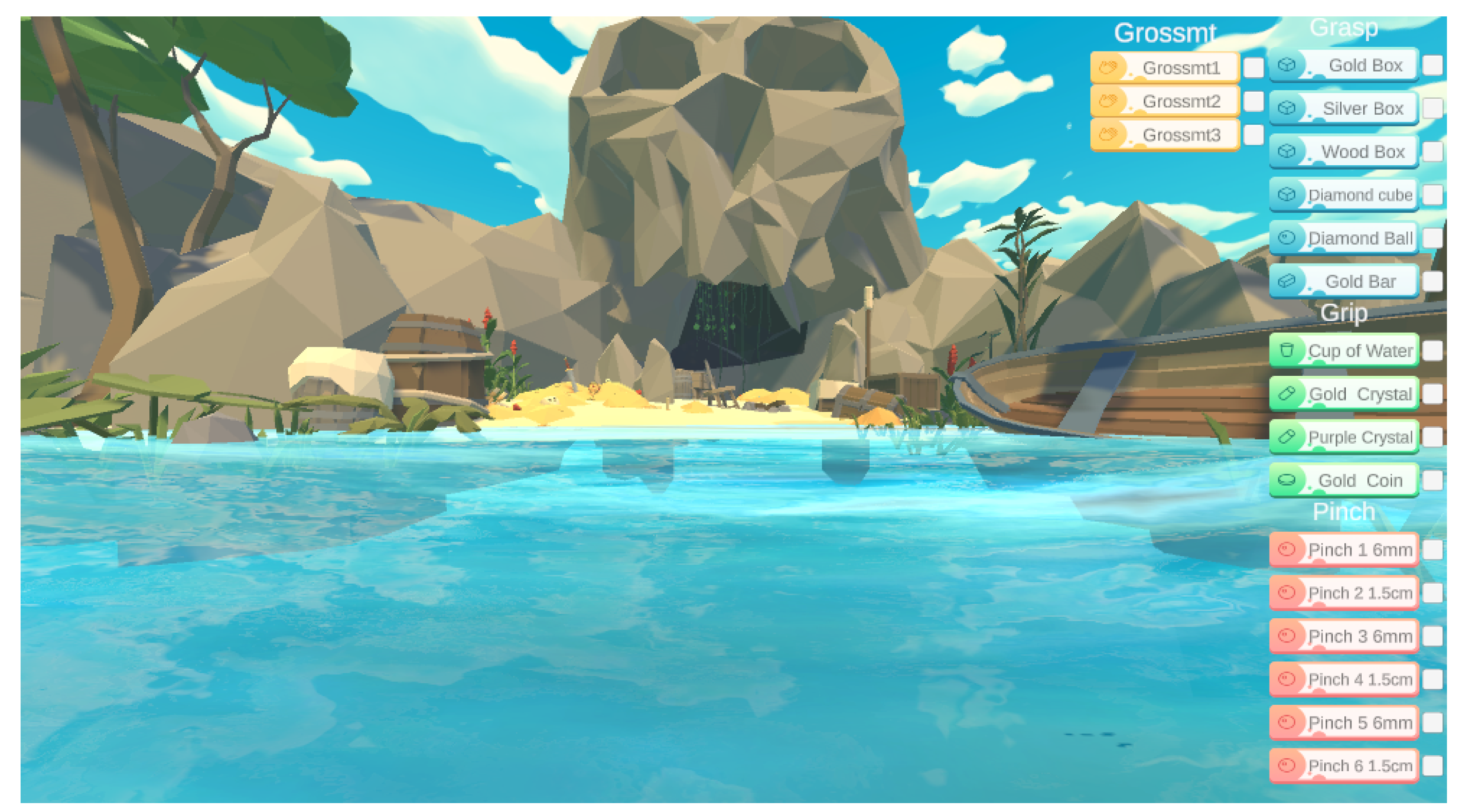Choose the Diamond Ball button
1461x812 pixels.
[x=1343, y=238]
